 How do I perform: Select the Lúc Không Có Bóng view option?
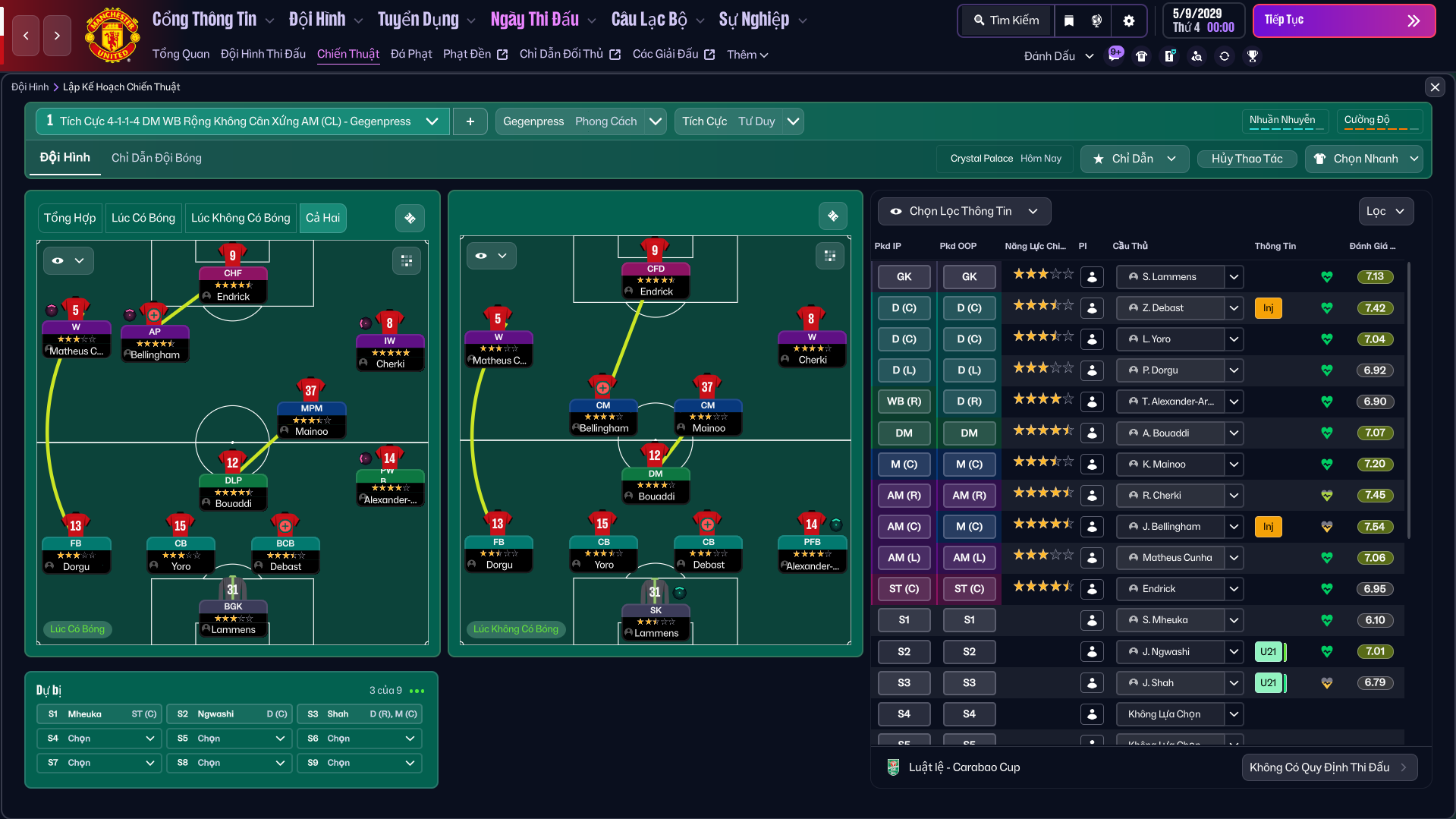240,218
